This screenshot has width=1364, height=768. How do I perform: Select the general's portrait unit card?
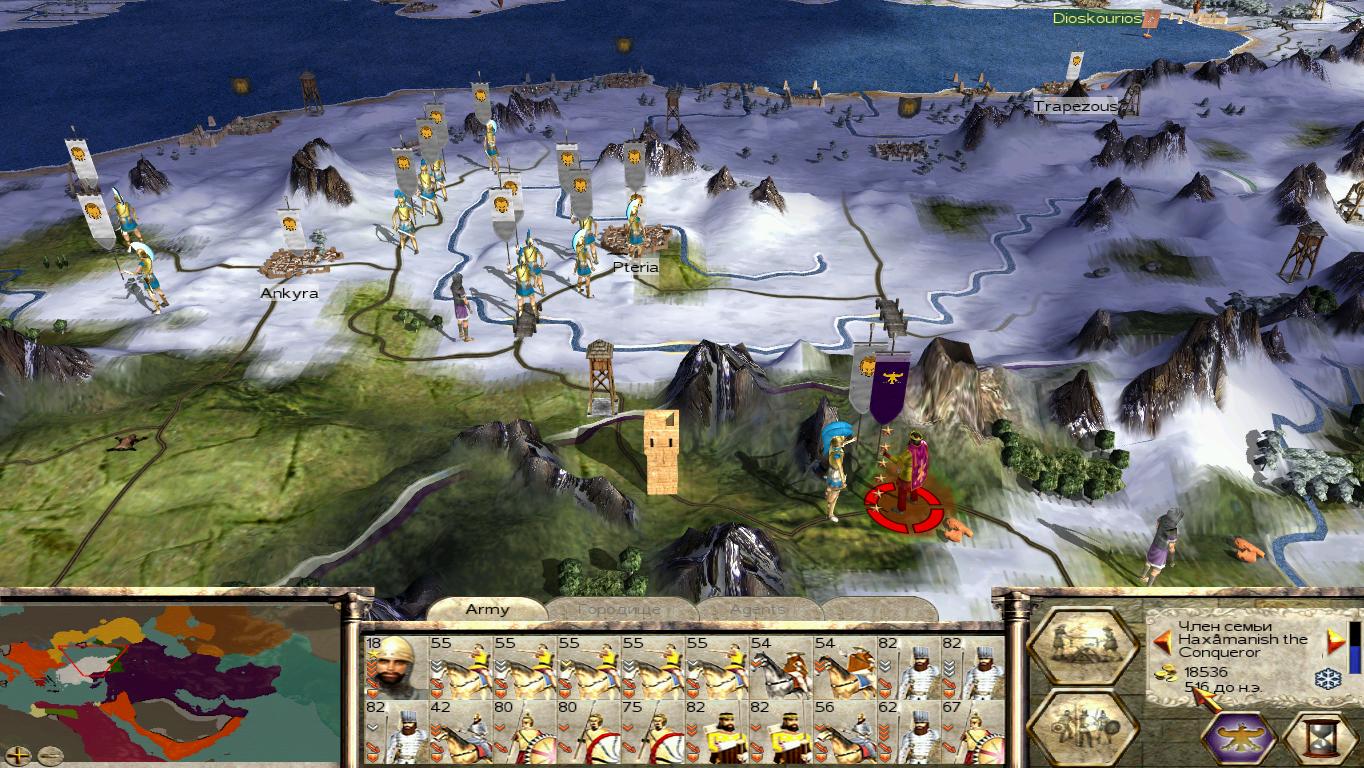pos(394,667)
